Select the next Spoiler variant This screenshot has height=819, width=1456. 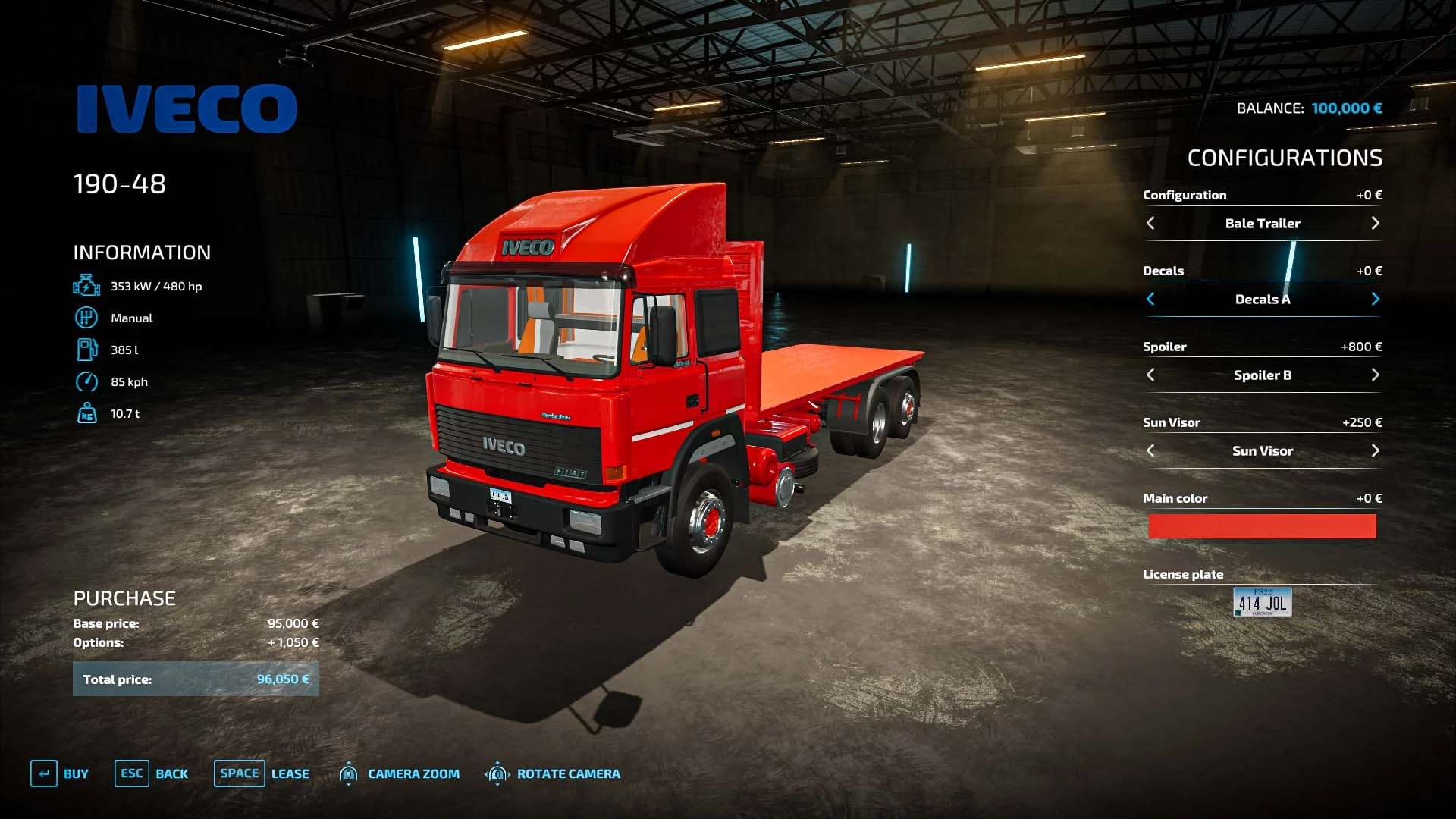(1375, 375)
